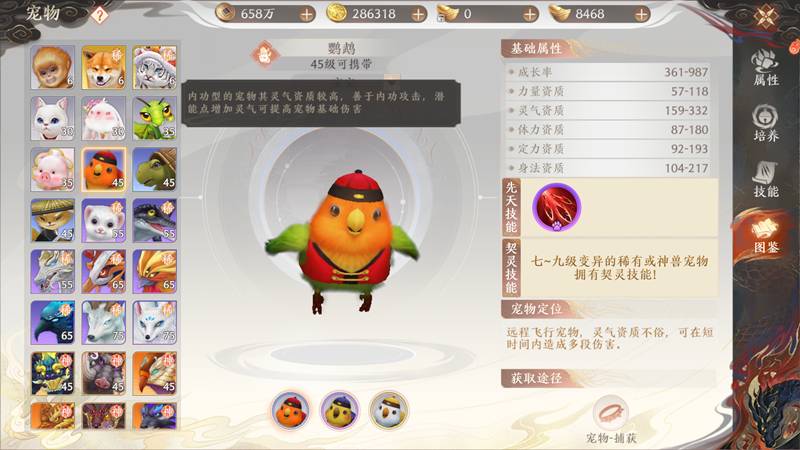800x450 pixels.
Task: Show the white parrot variant
Action: (388, 410)
